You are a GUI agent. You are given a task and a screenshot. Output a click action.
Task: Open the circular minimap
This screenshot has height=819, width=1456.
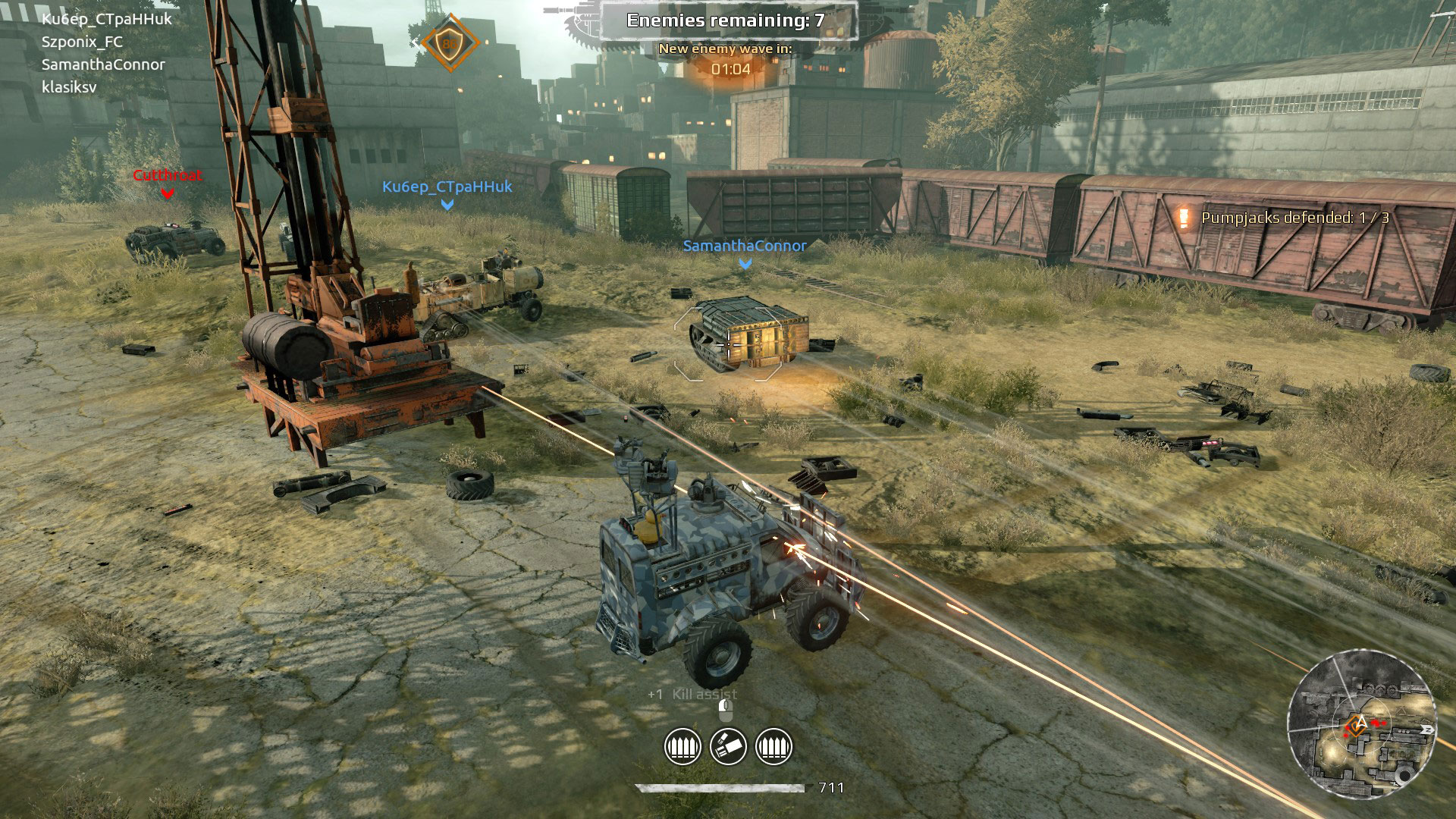pos(1361,724)
